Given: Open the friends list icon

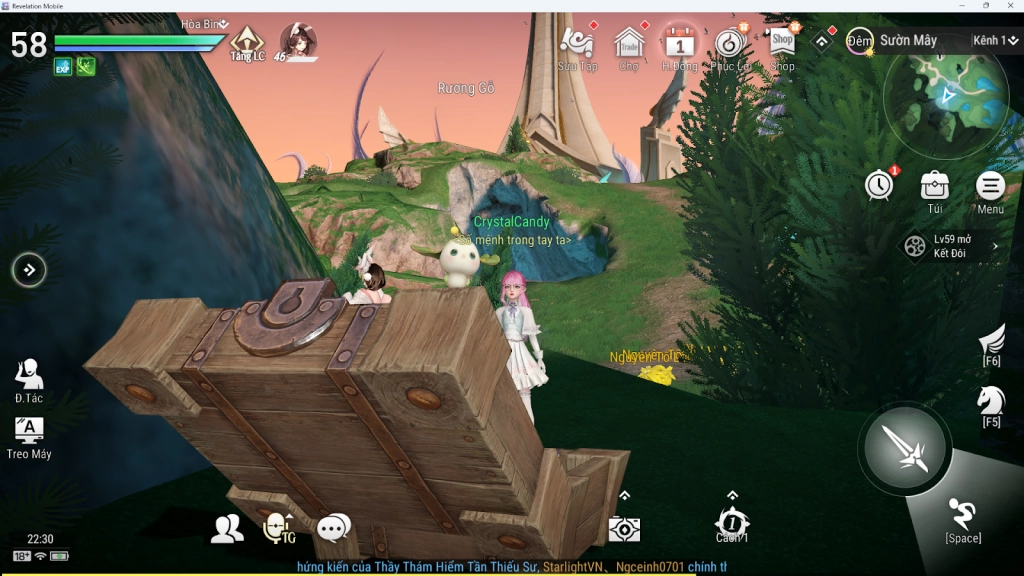Looking at the screenshot, I should point(227,528).
